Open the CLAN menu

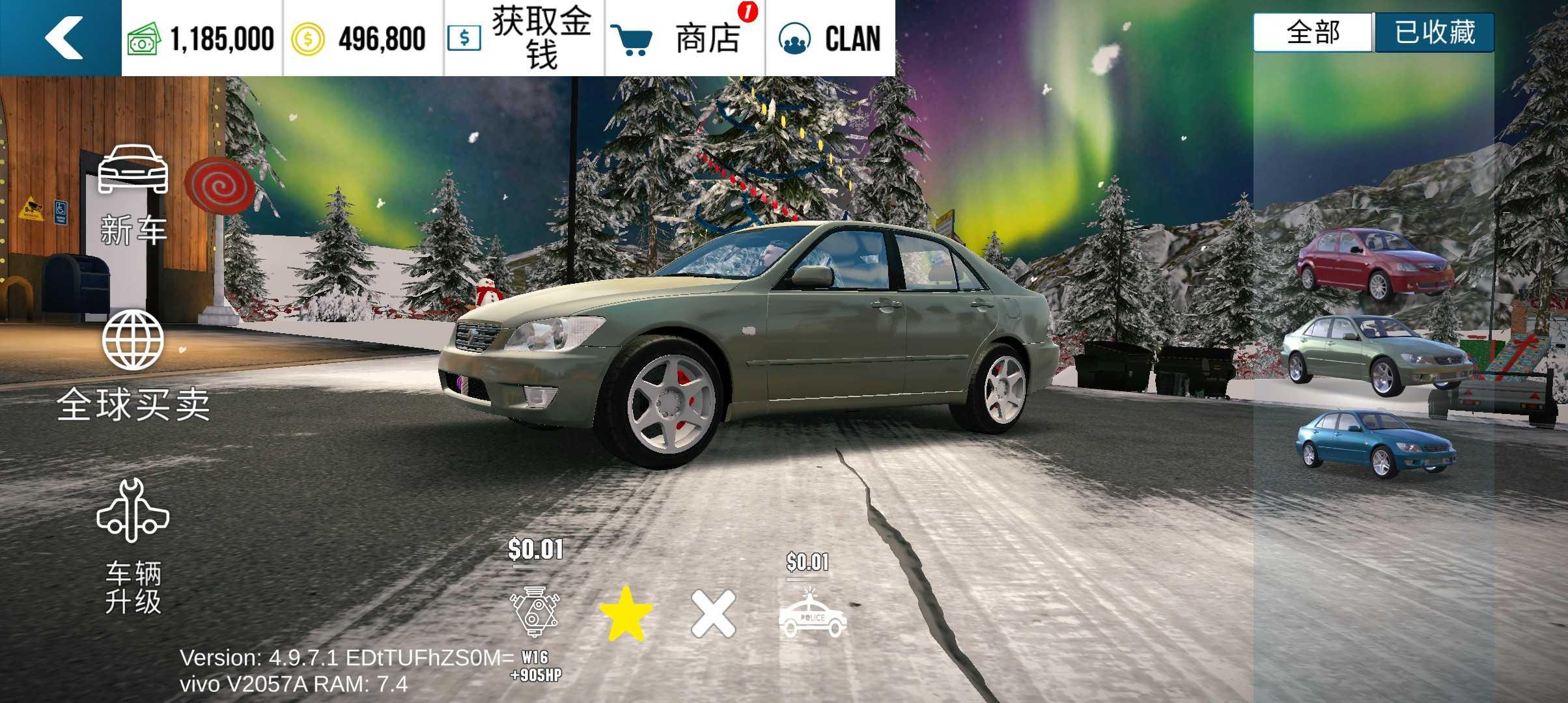[830, 38]
